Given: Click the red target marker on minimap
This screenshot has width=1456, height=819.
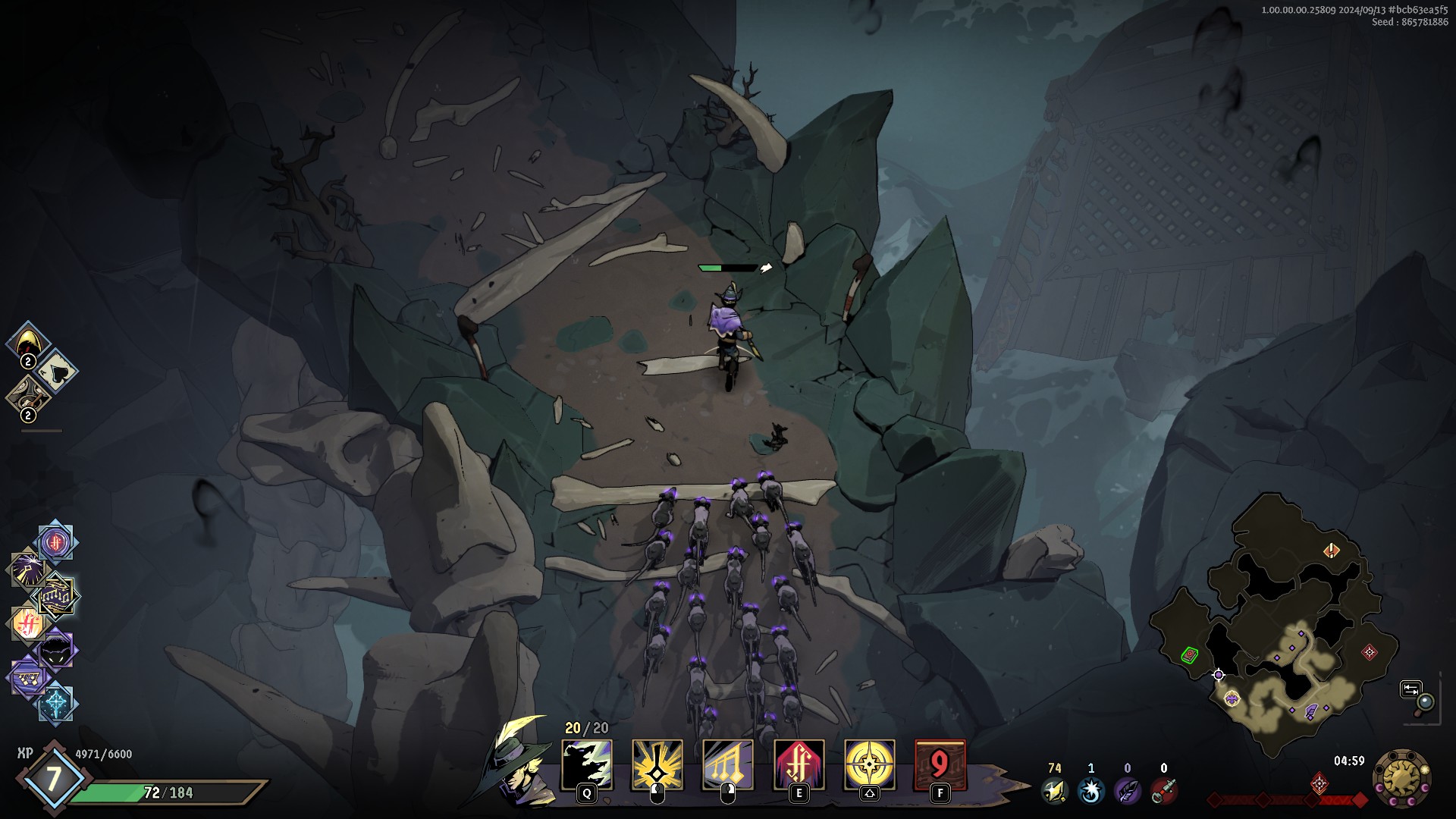Looking at the screenshot, I should coord(1369,651).
